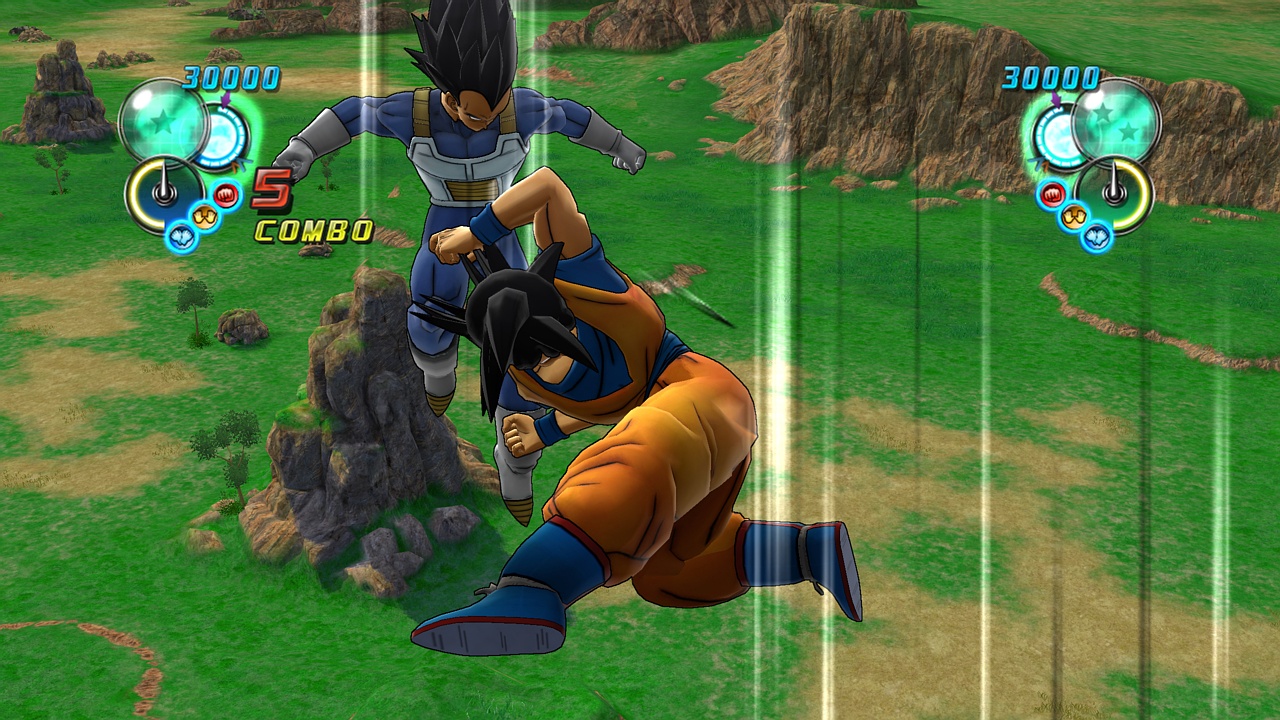Viewport: 1280px width, 720px height.
Task: Click the purple arrow marker on right health gauge
Action: coord(1056,100)
